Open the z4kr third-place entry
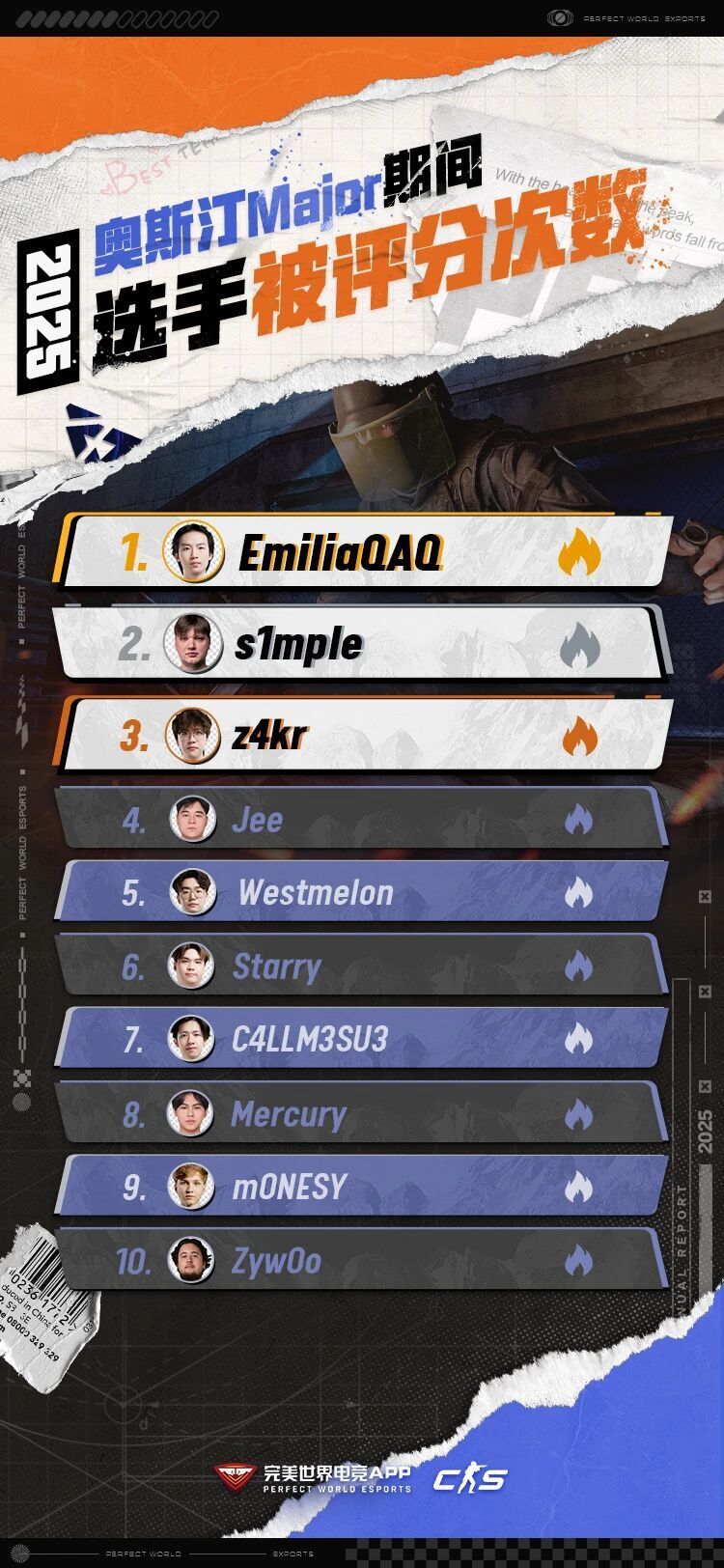Image resolution: width=724 pixels, height=1568 pixels. pos(365,736)
